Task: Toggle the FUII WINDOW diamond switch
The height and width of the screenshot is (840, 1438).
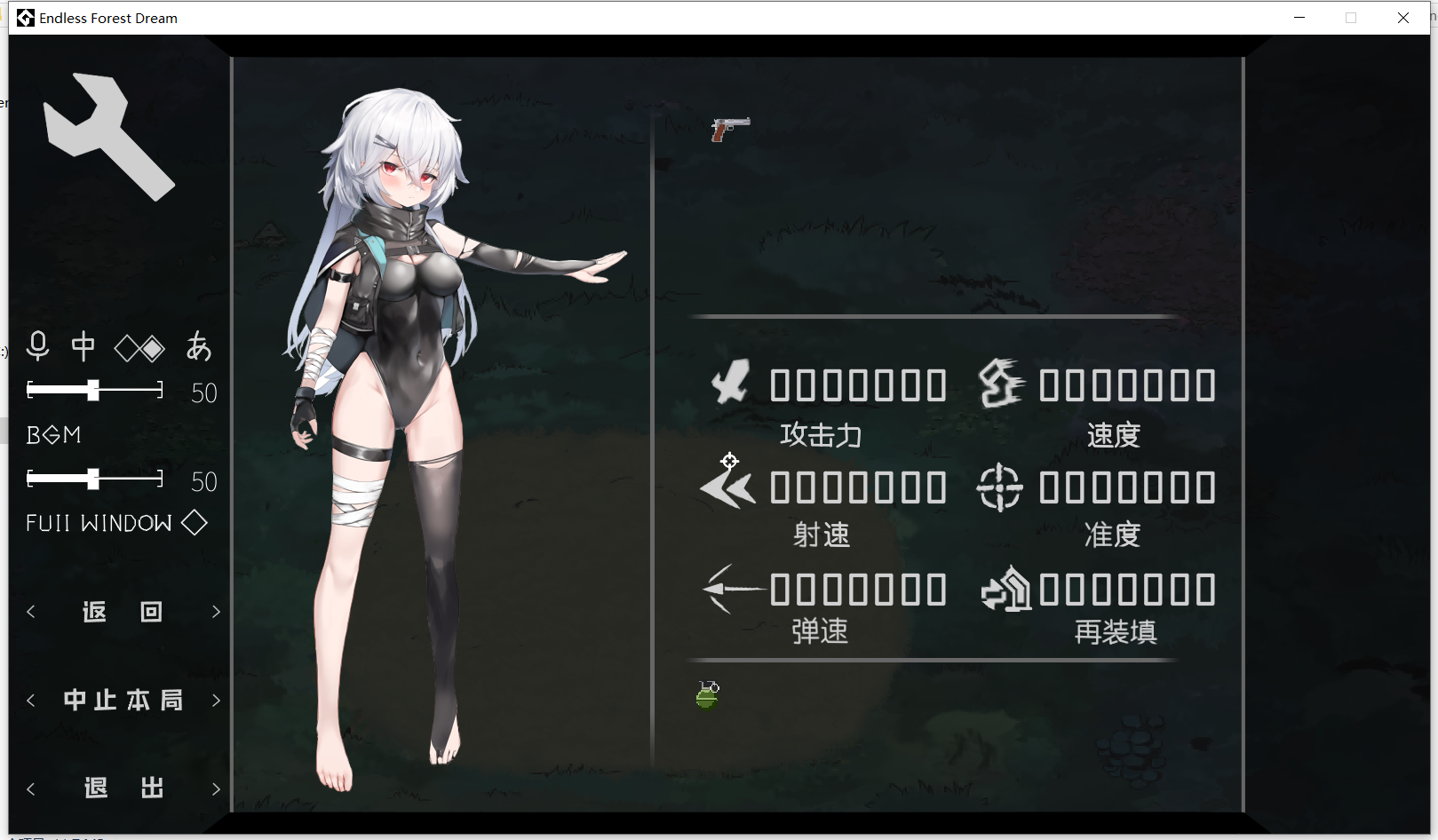Action: click(x=195, y=523)
